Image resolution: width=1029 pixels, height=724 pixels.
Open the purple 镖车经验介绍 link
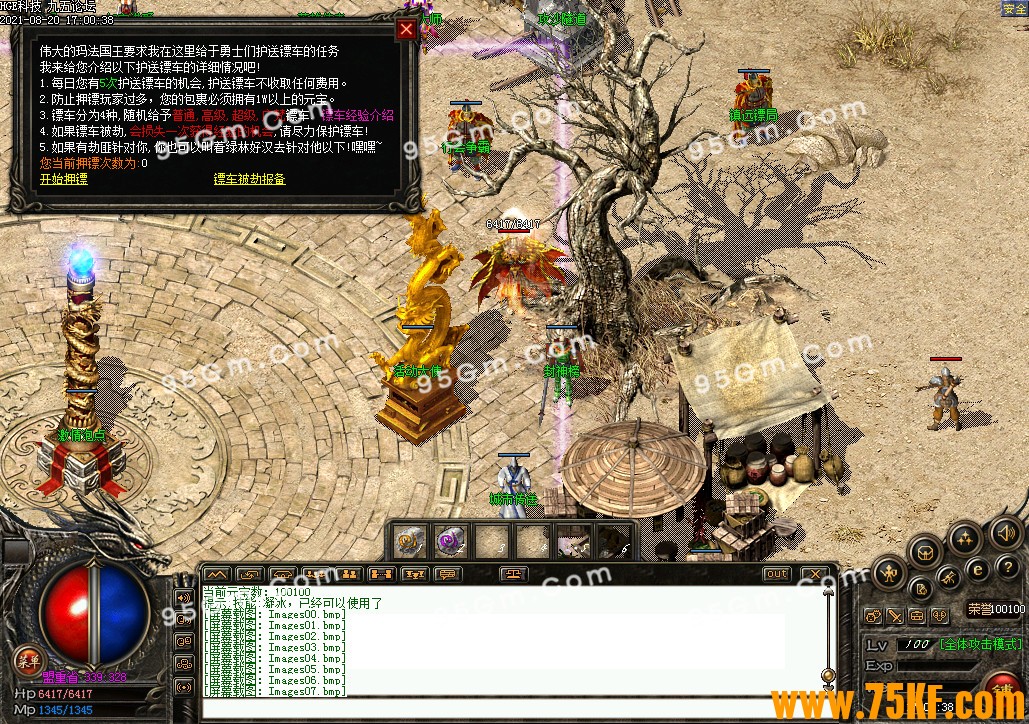coord(358,116)
